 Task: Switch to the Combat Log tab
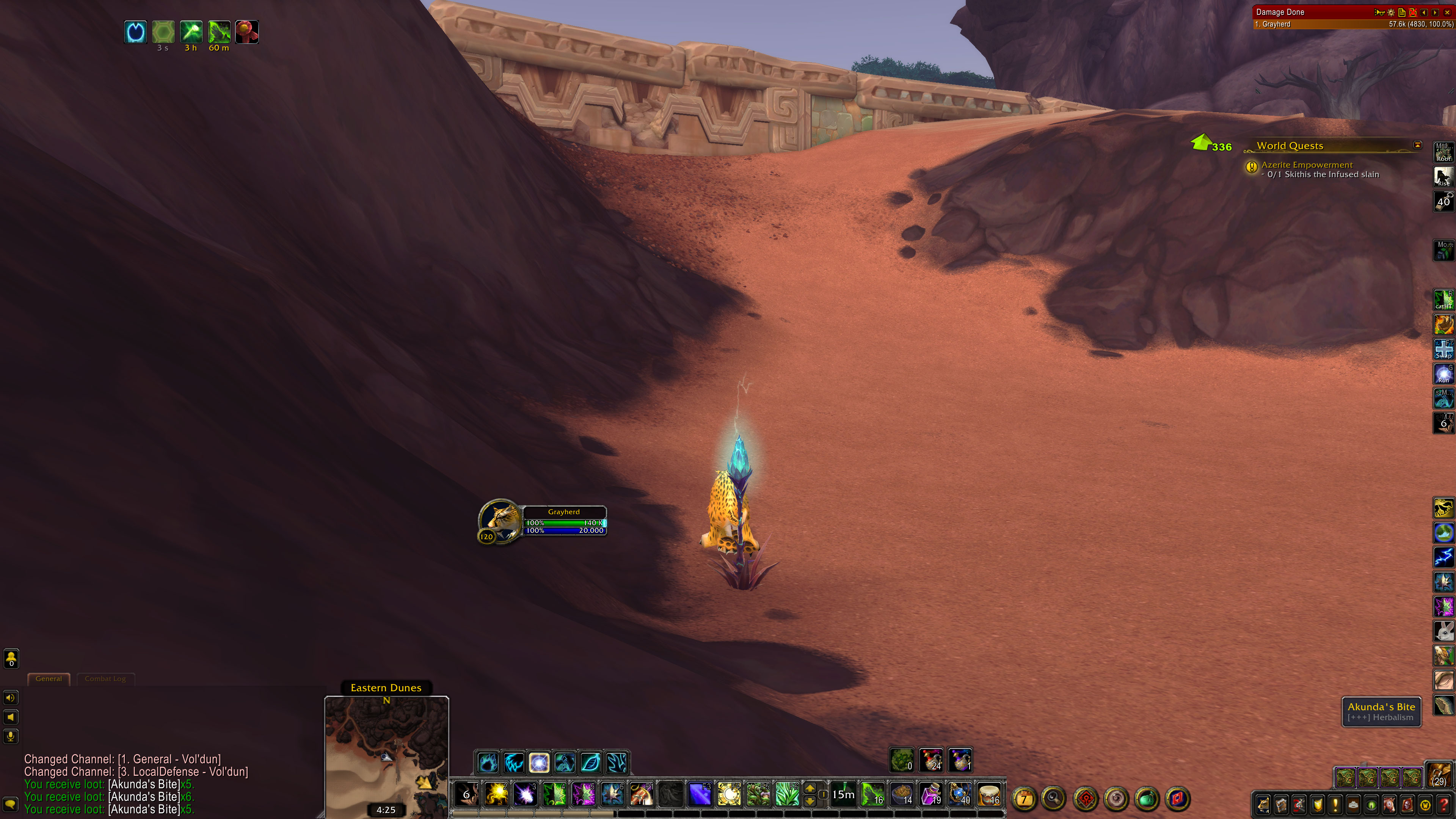coord(105,679)
